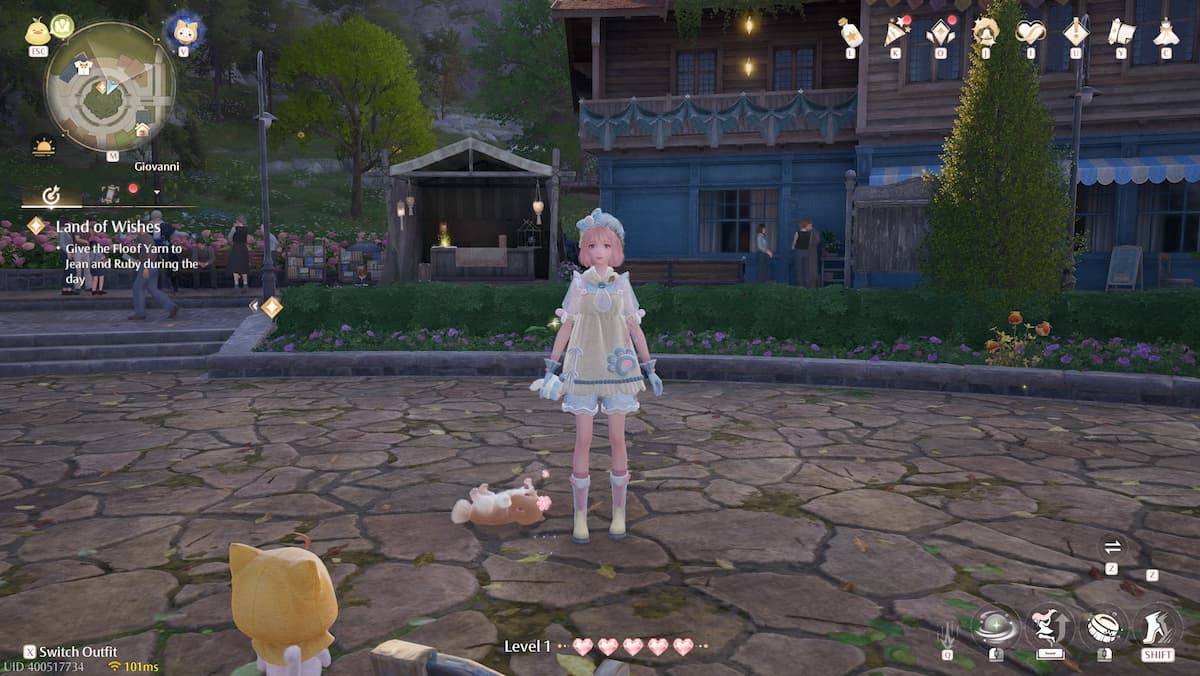Viewport: 1200px width, 676px height.
Task: Open the star bottle icon in the top bar
Action: (x=851, y=34)
